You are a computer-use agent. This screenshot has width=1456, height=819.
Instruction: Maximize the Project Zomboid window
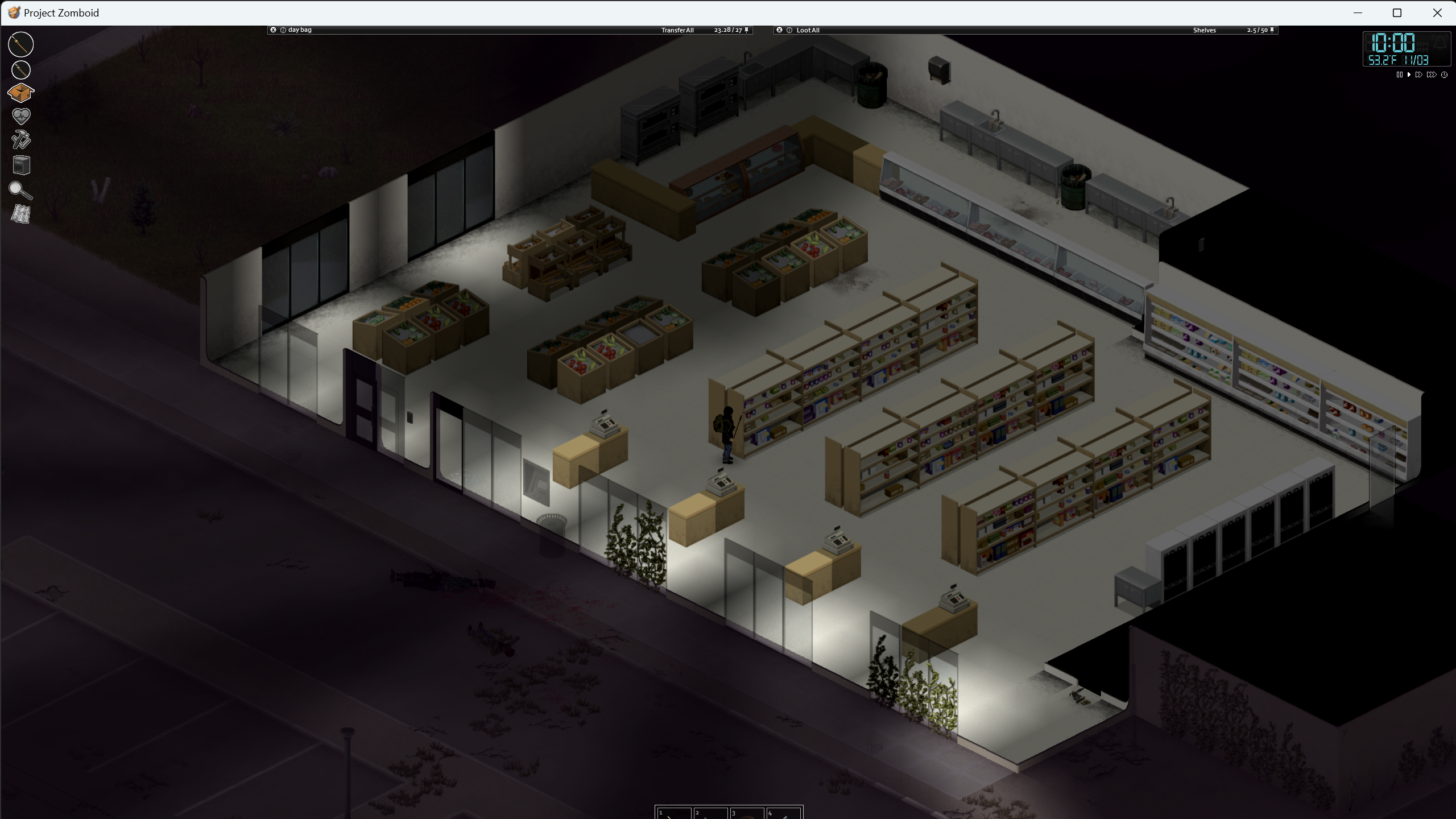[1397, 13]
